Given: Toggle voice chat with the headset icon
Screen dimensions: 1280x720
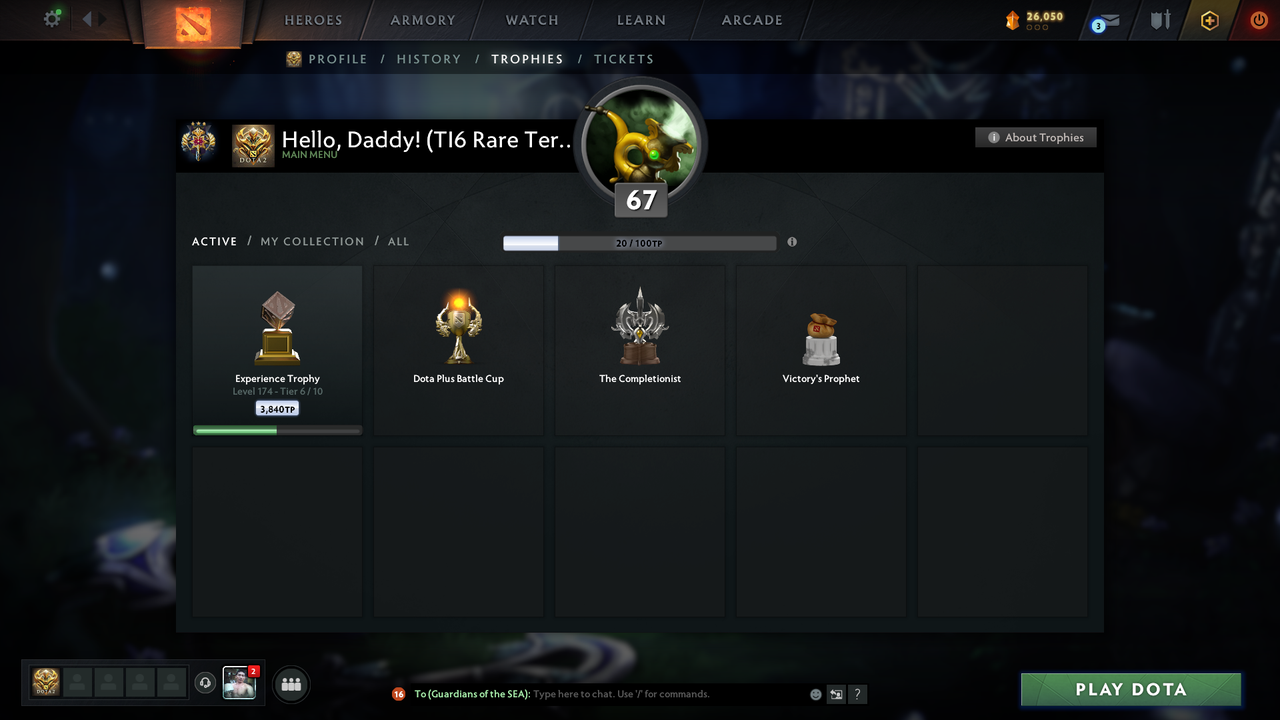Looking at the screenshot, I should (207, 683).
